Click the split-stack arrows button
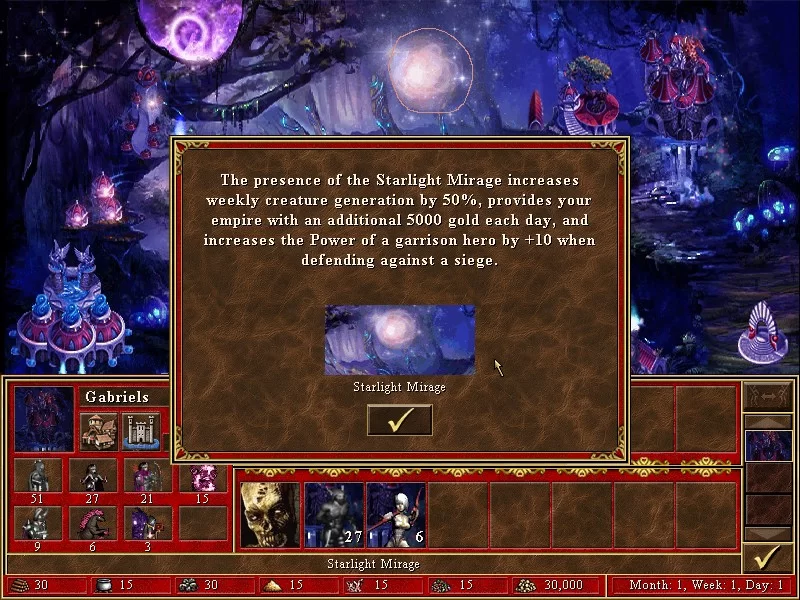The image size is (800, 600). click(768, 397)
